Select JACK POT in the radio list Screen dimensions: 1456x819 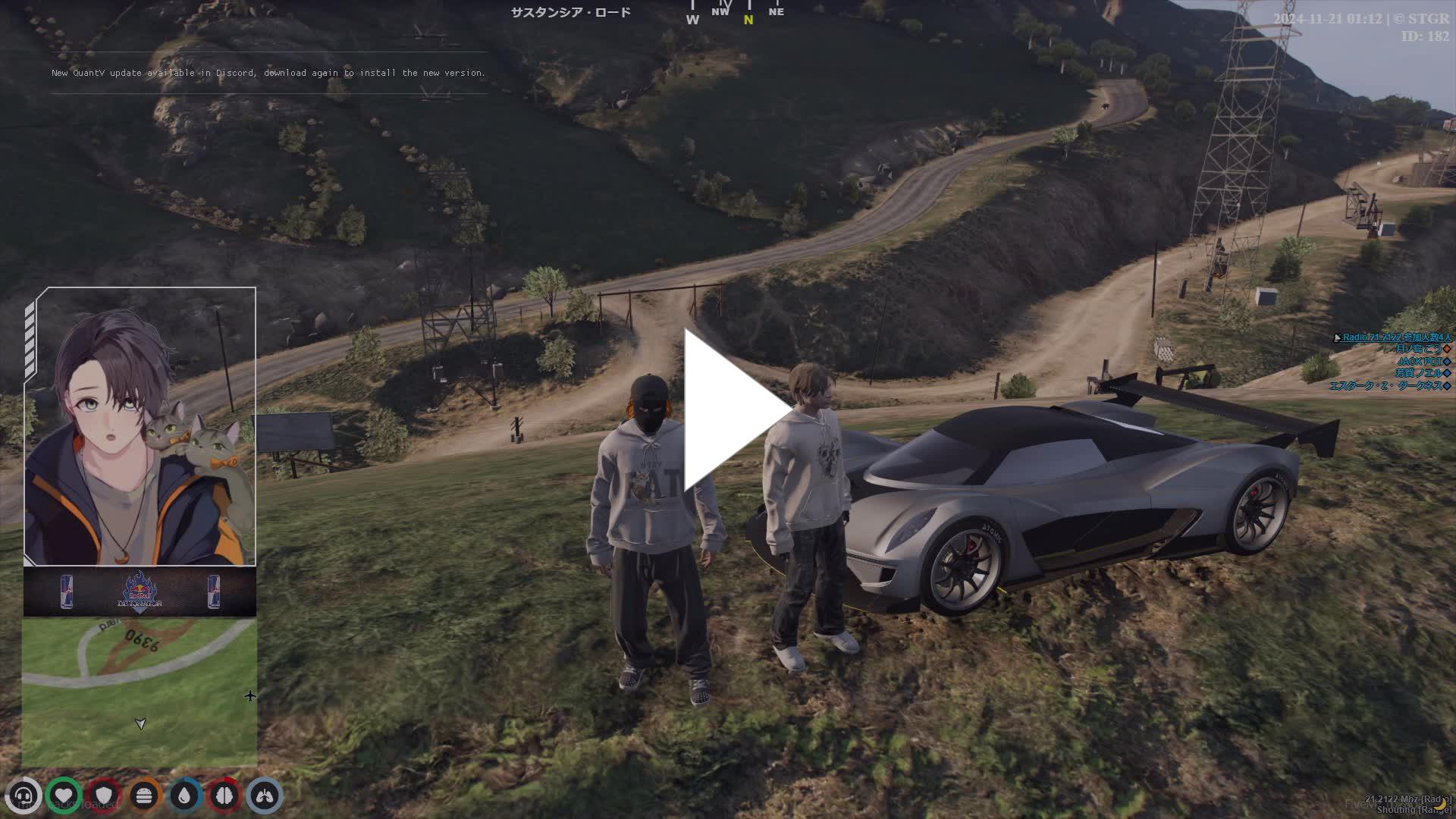point(1420,362)
